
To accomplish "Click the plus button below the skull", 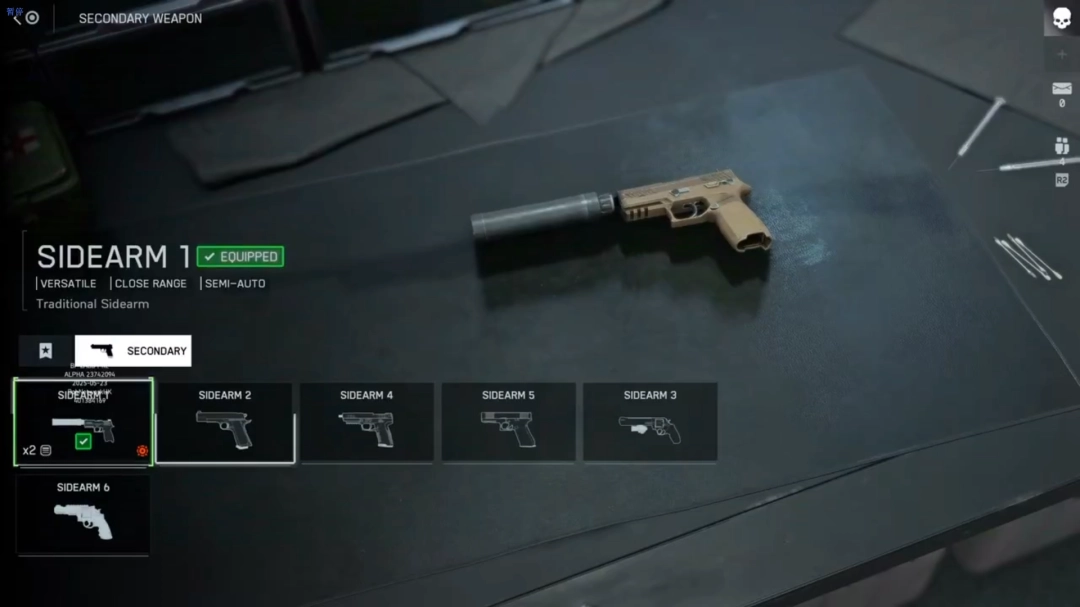I will [x=1061, y=55].
